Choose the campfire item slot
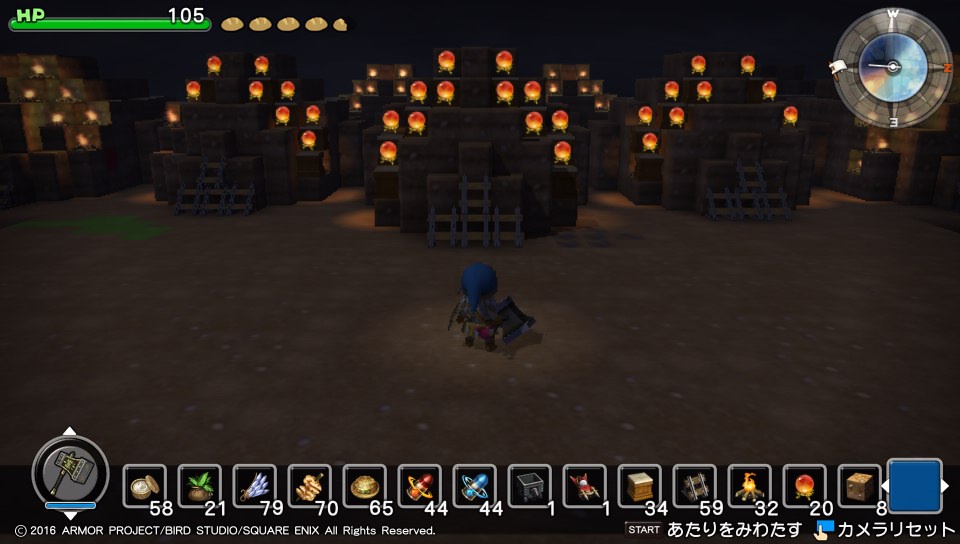This screenshot has width=960, height=544. [750, 487]
